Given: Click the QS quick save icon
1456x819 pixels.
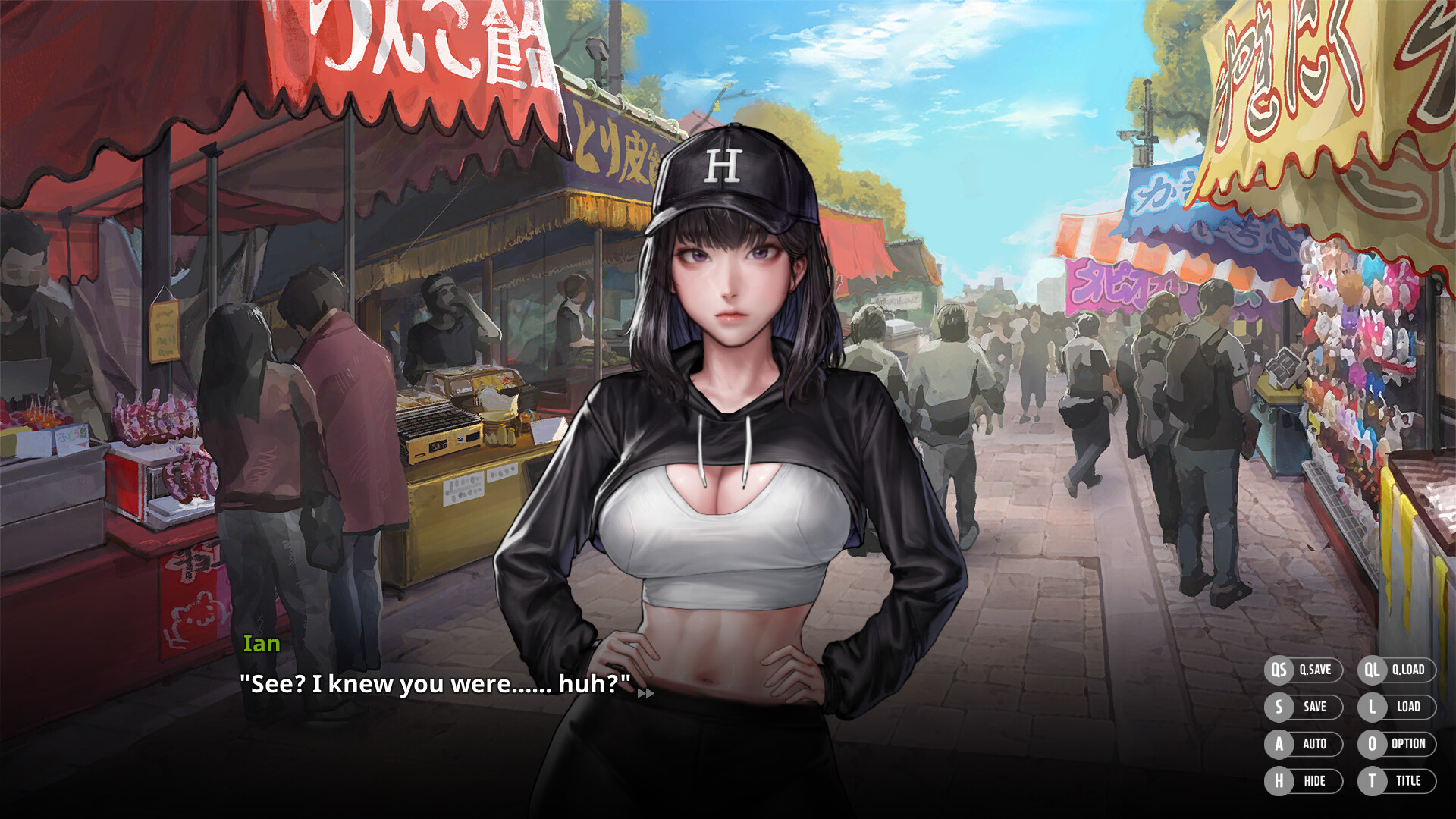Looking at the screenshot, I should tap(1280, 670).
